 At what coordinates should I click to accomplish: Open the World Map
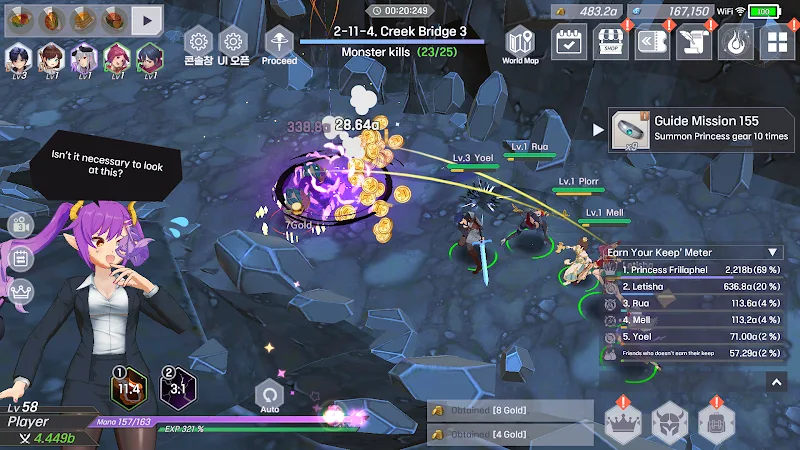[x=520, y=46]
